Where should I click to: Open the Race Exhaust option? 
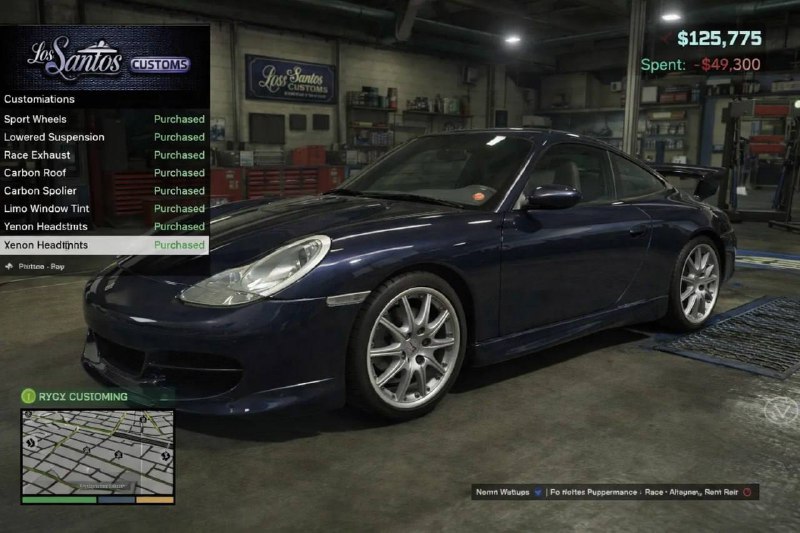click(104, 155)
